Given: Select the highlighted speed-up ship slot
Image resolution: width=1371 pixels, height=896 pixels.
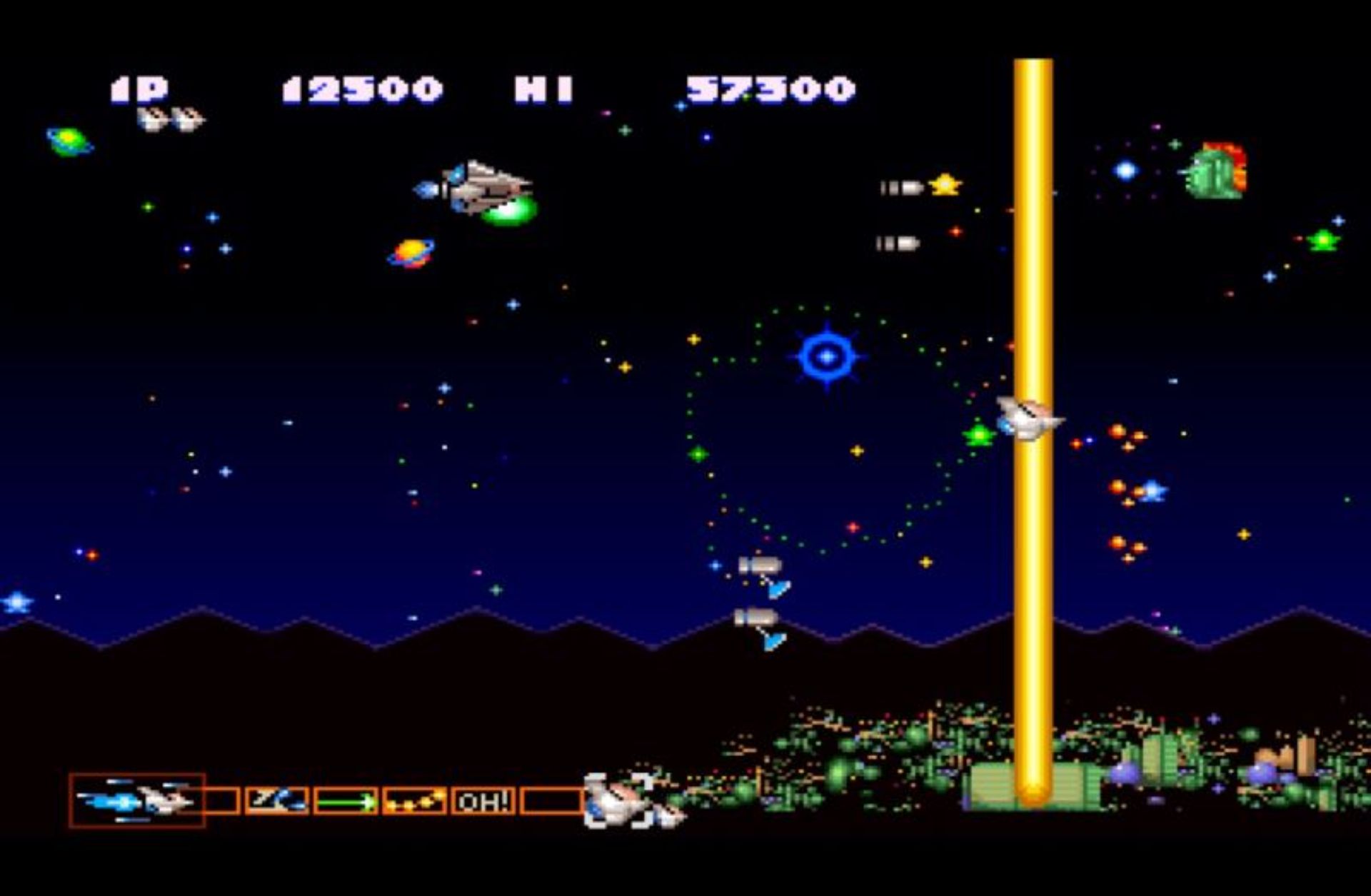Looking at the screenshot, I should click(137, 800).
